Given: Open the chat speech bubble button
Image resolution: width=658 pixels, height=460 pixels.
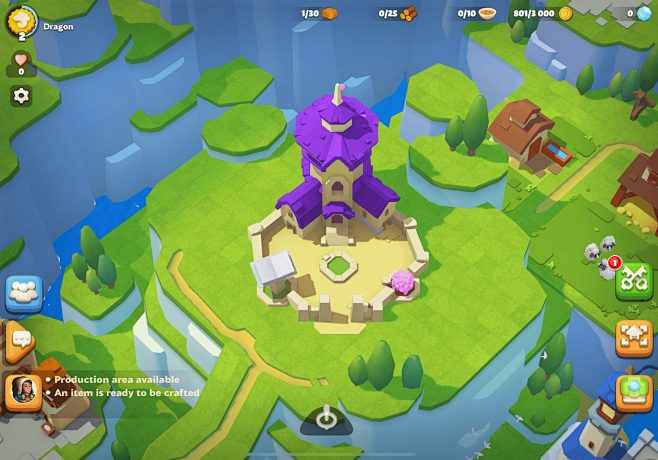Looking at the screenshot, I should [x=20, y=343].
